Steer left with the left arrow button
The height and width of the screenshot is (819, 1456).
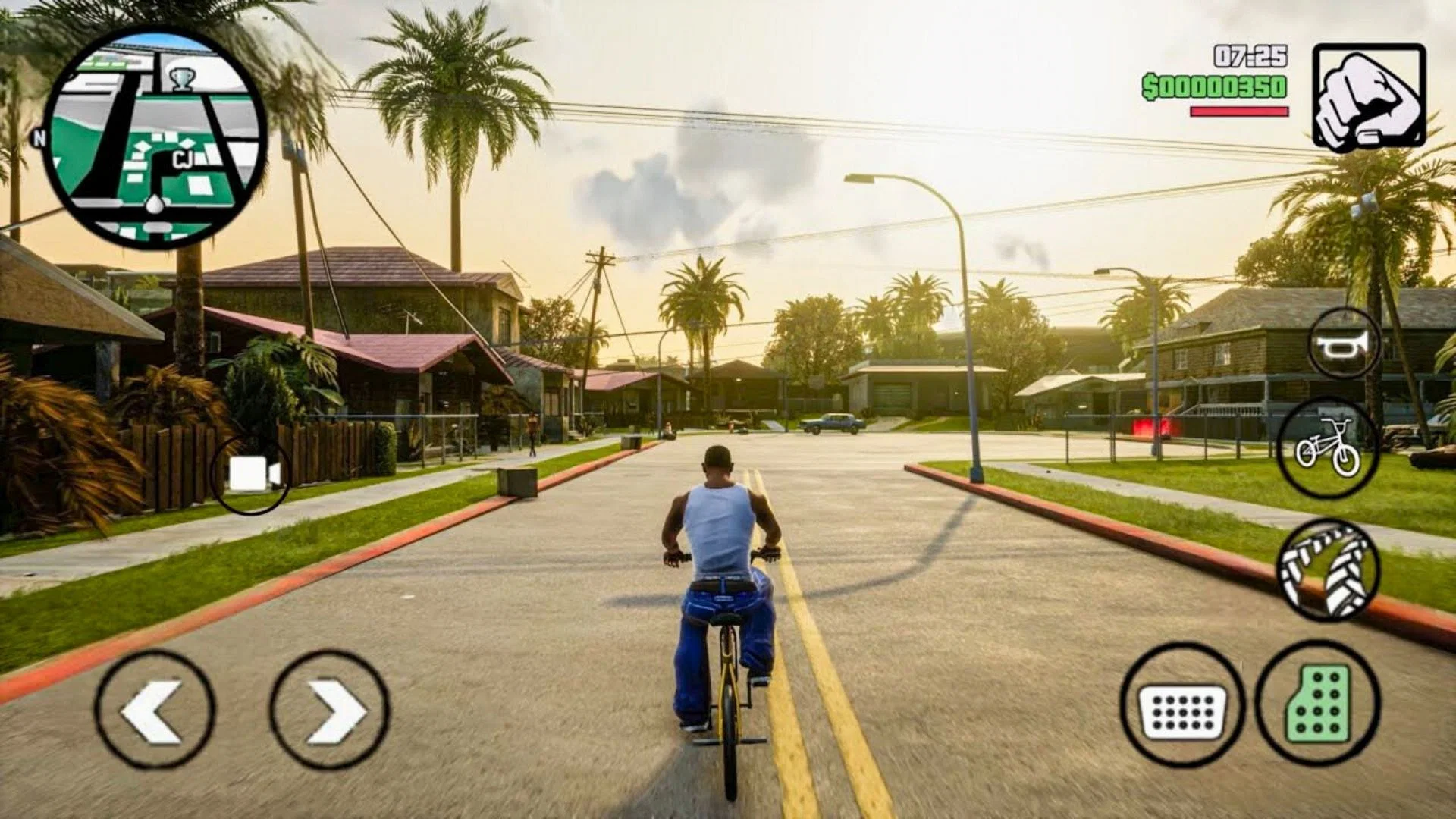click(155, 711)
